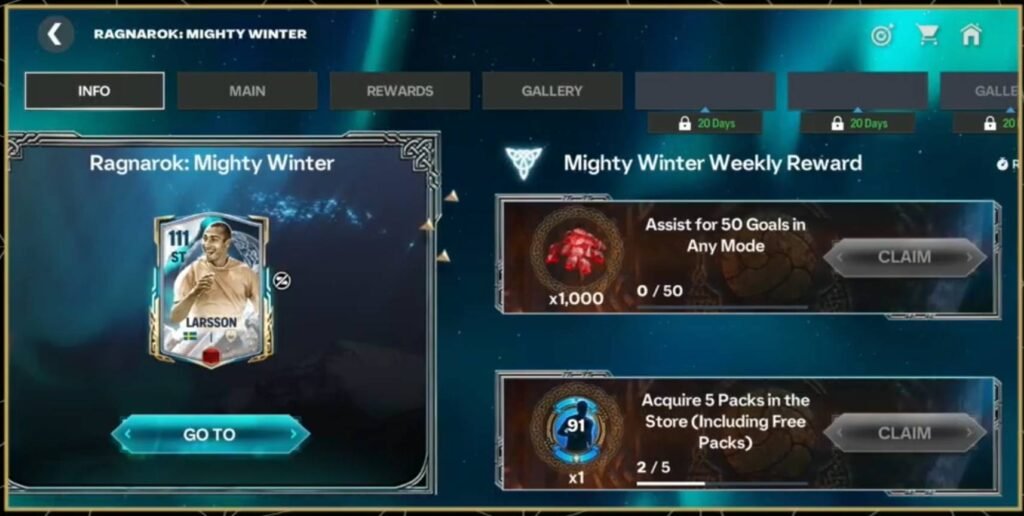The width and height of the screenshot is (1024, 516).
Task: Open the first GALLERY tab
Action: pos(552,91)
